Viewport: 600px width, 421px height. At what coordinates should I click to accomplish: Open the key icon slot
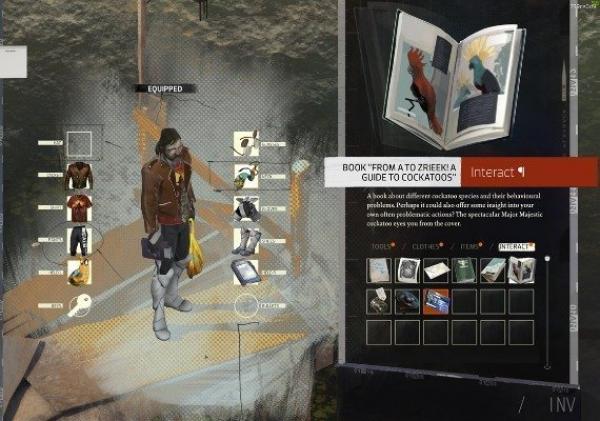point(79,306)
